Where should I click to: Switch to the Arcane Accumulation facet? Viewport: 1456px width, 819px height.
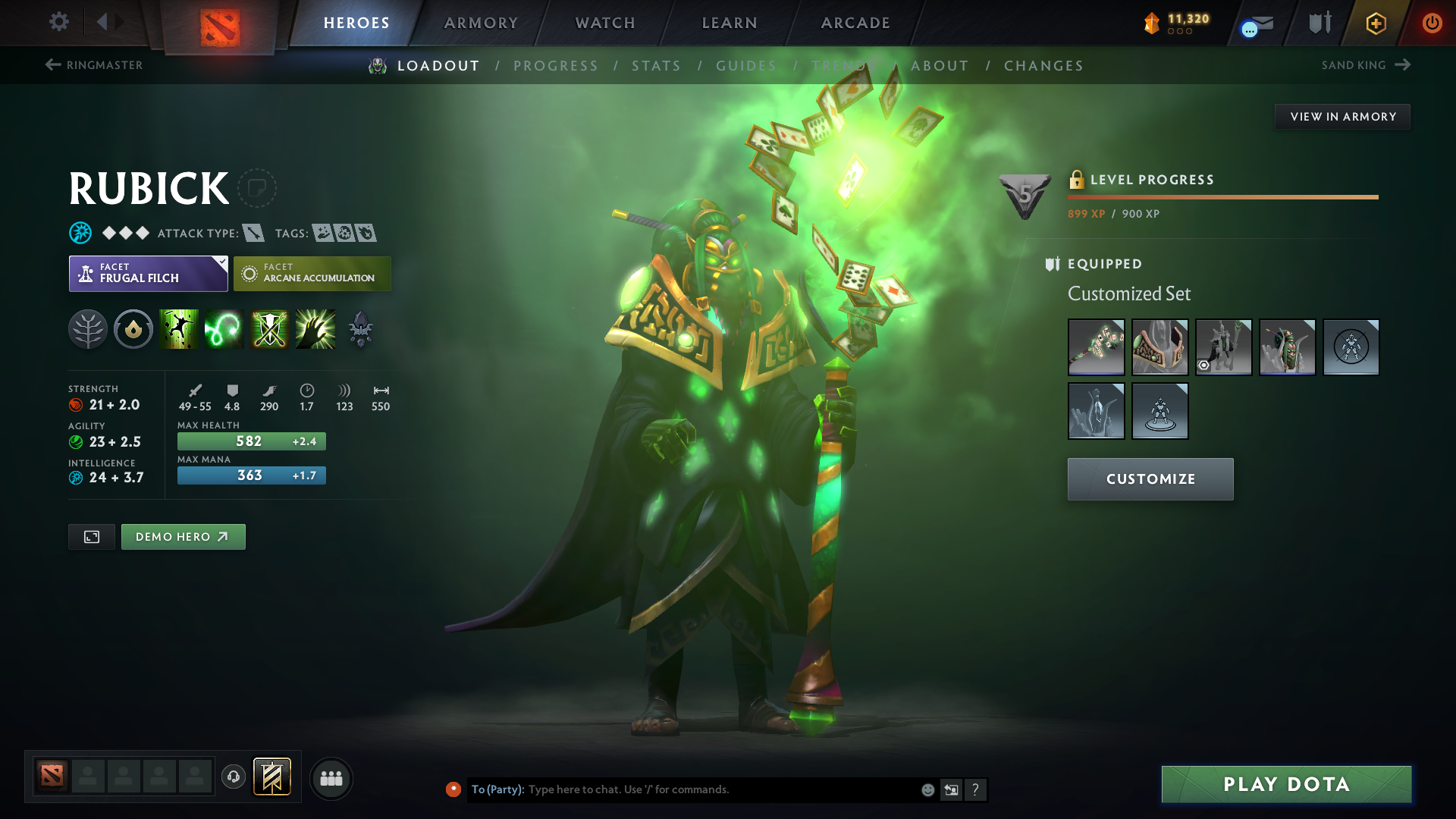click(x=312, y=273)
